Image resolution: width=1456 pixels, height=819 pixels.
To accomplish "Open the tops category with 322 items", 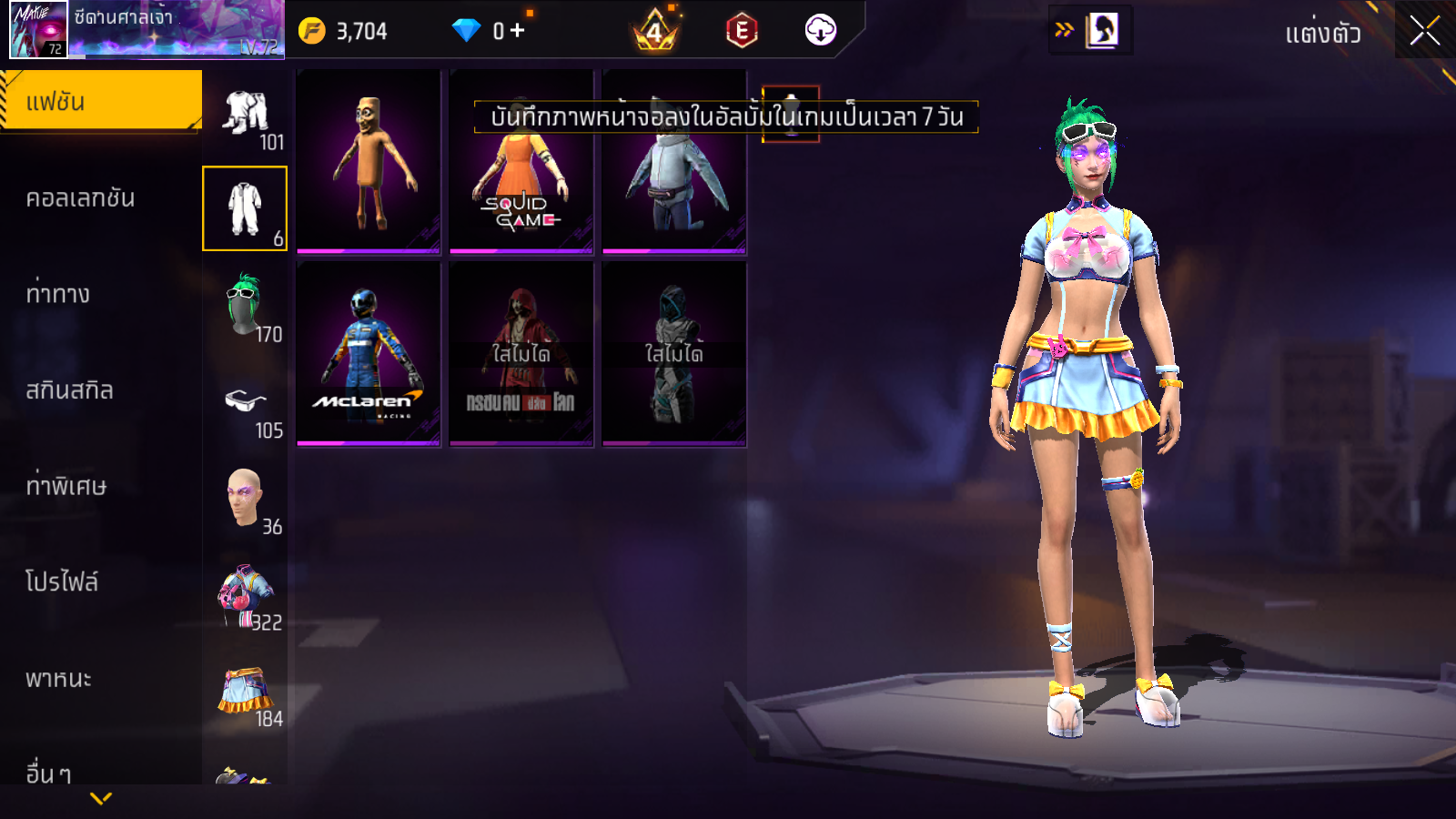I will click(x=245, y=594).
